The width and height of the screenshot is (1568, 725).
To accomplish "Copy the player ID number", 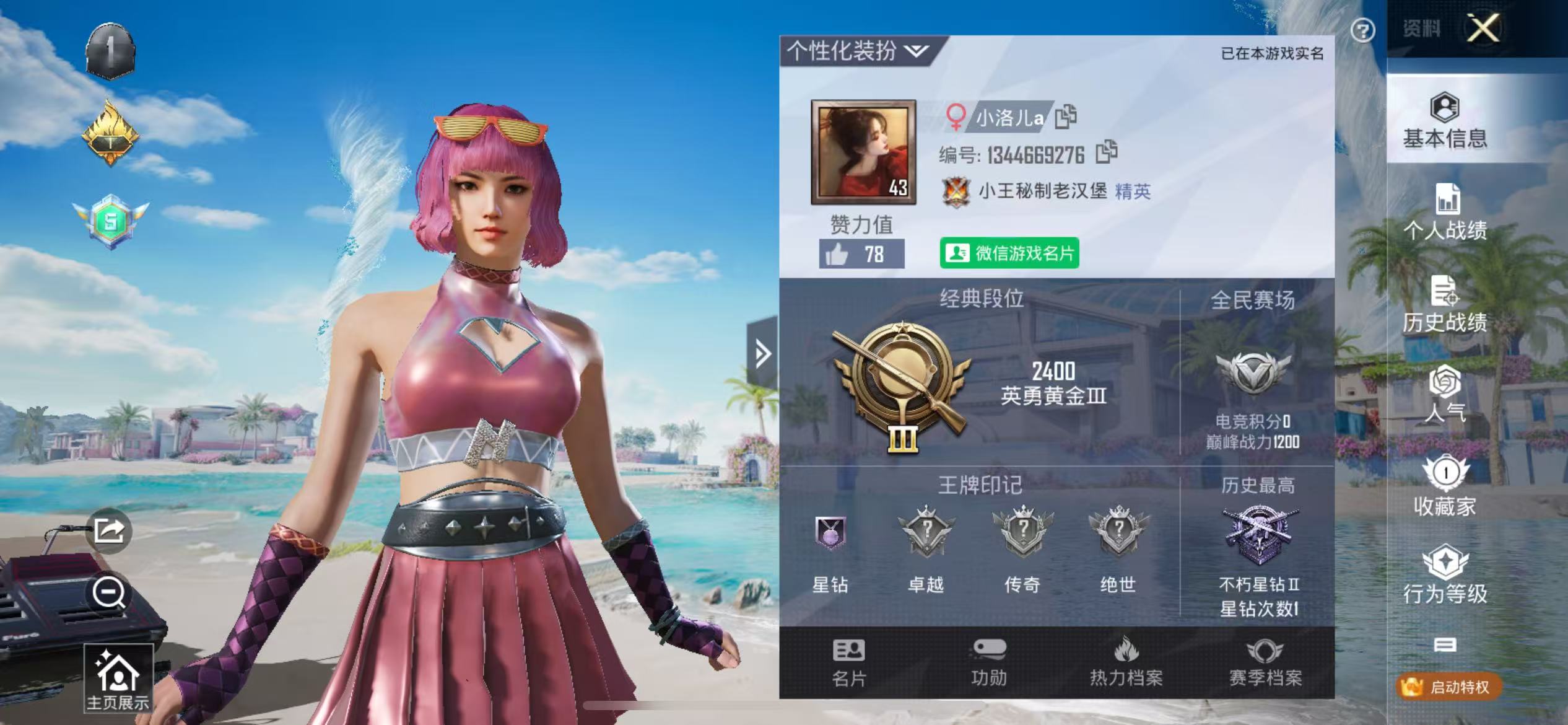I will tap(1106, 152).
